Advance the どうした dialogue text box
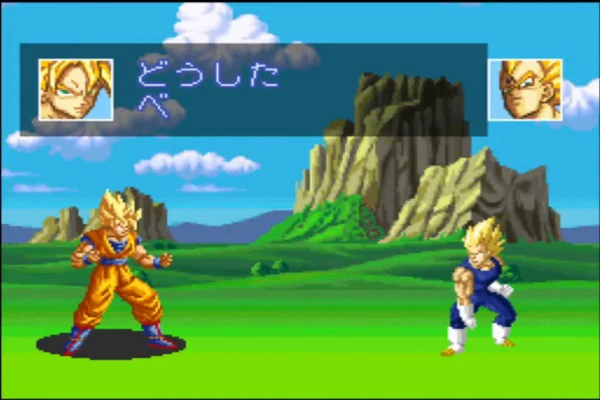This screenshot has width=600, height=400. coord(300,90)
